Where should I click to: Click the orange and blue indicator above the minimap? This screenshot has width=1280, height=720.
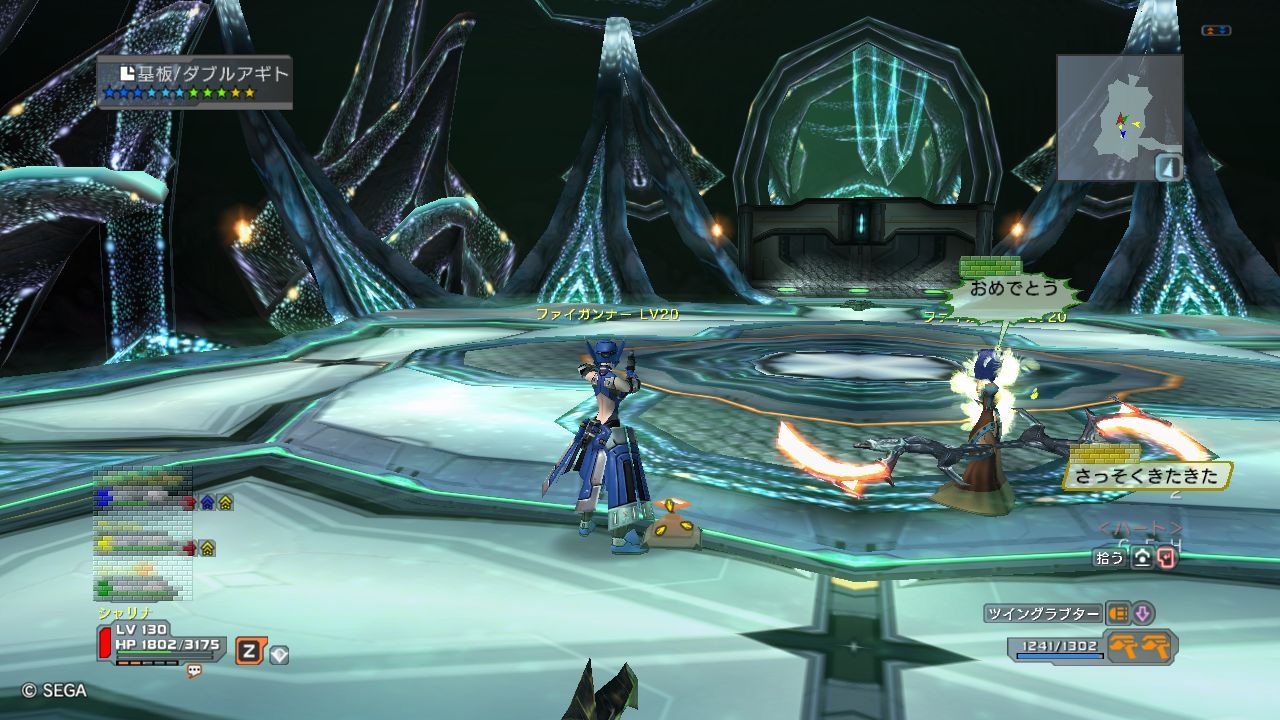[1216, 31]
